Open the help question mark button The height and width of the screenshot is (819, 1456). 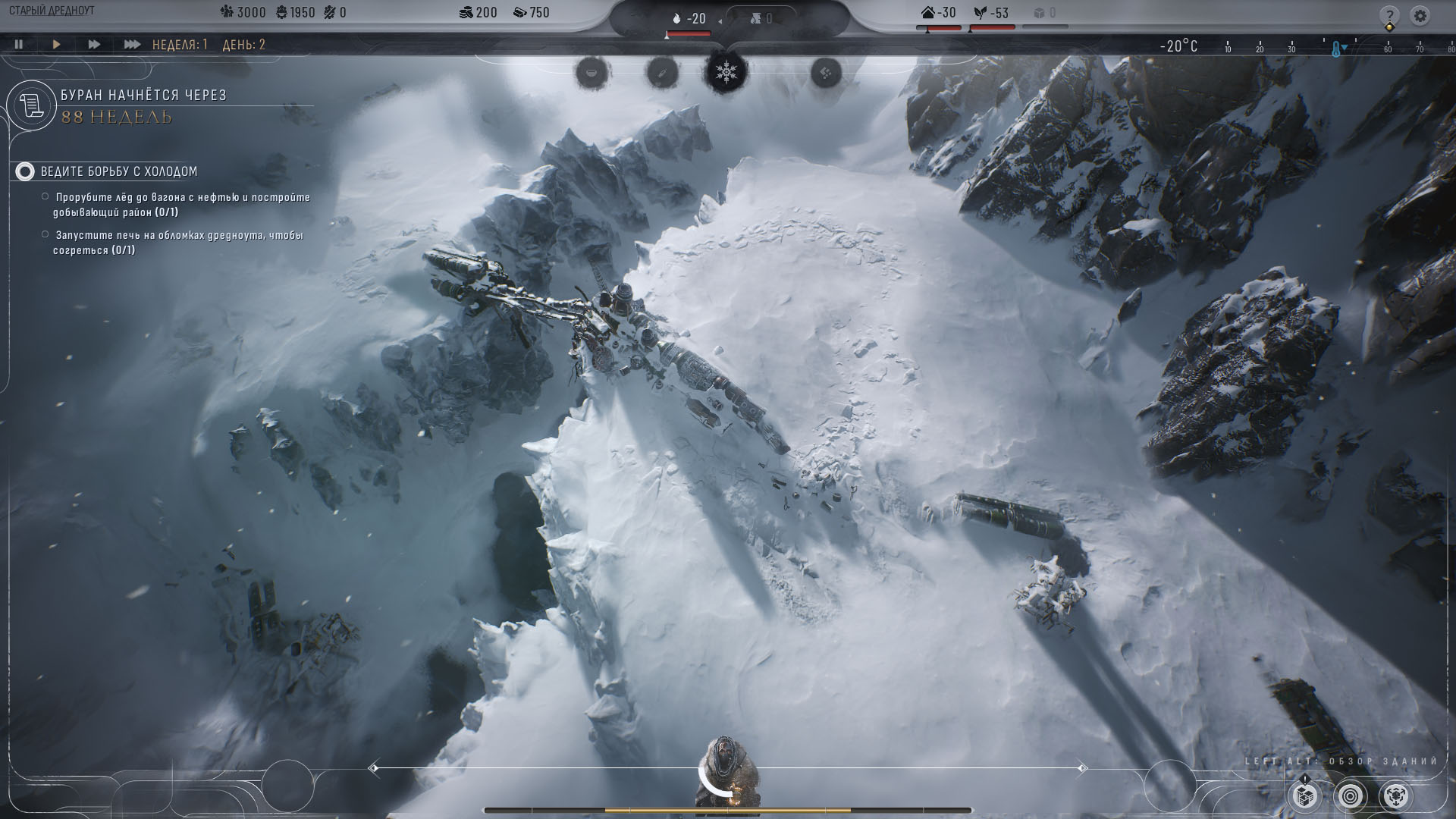[1389, 15]
